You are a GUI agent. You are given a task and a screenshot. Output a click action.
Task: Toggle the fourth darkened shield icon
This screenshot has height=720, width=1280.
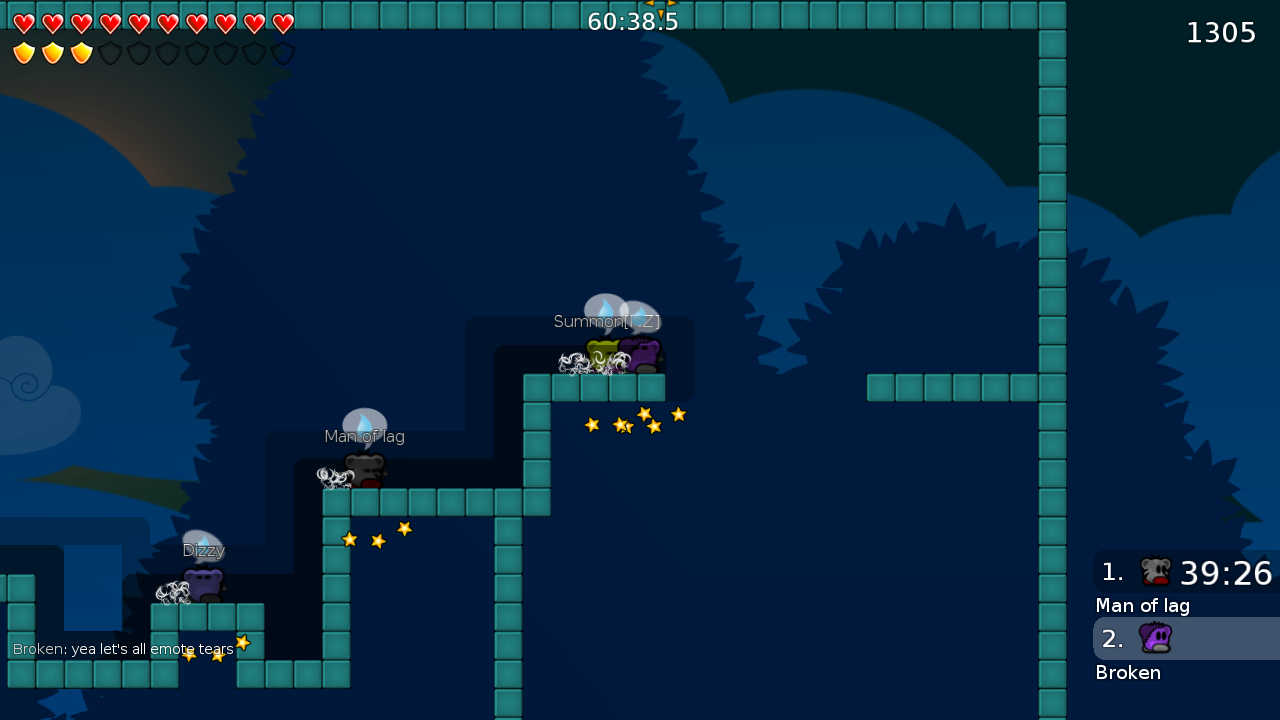tap(196, 53)
